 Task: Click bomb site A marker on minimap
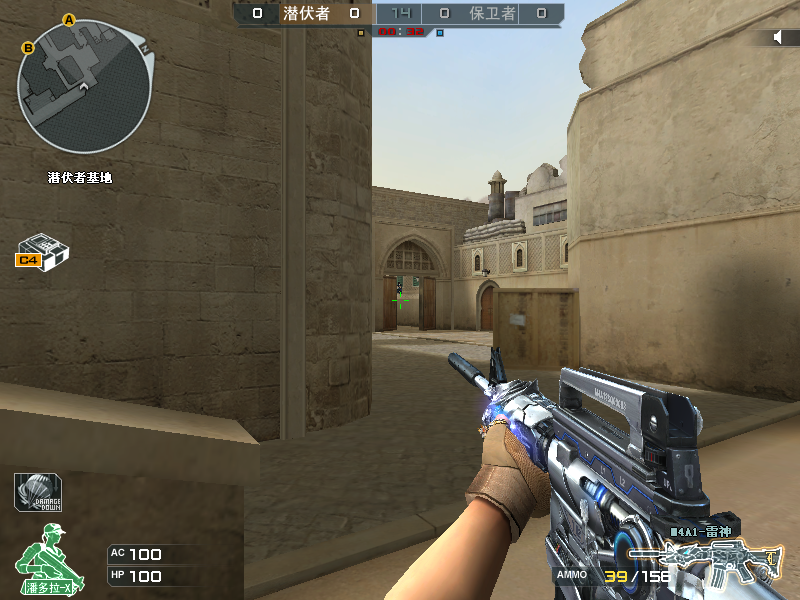tap(69, 19)
